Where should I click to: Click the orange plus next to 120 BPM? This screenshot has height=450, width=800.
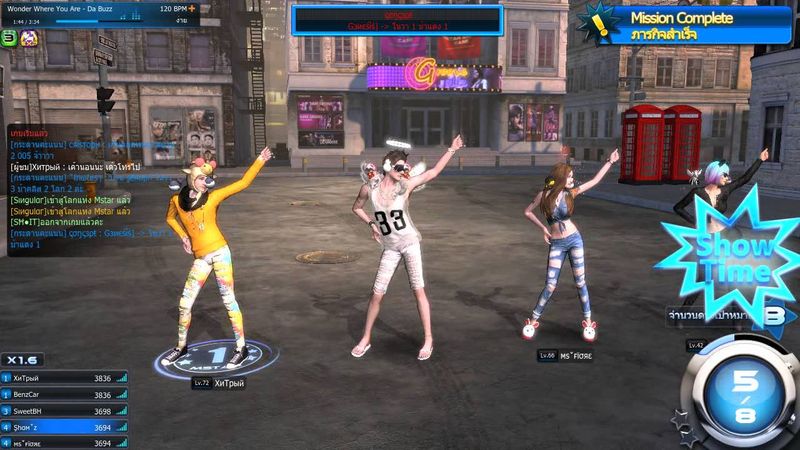pyautogui.click(x=192, y=8)
